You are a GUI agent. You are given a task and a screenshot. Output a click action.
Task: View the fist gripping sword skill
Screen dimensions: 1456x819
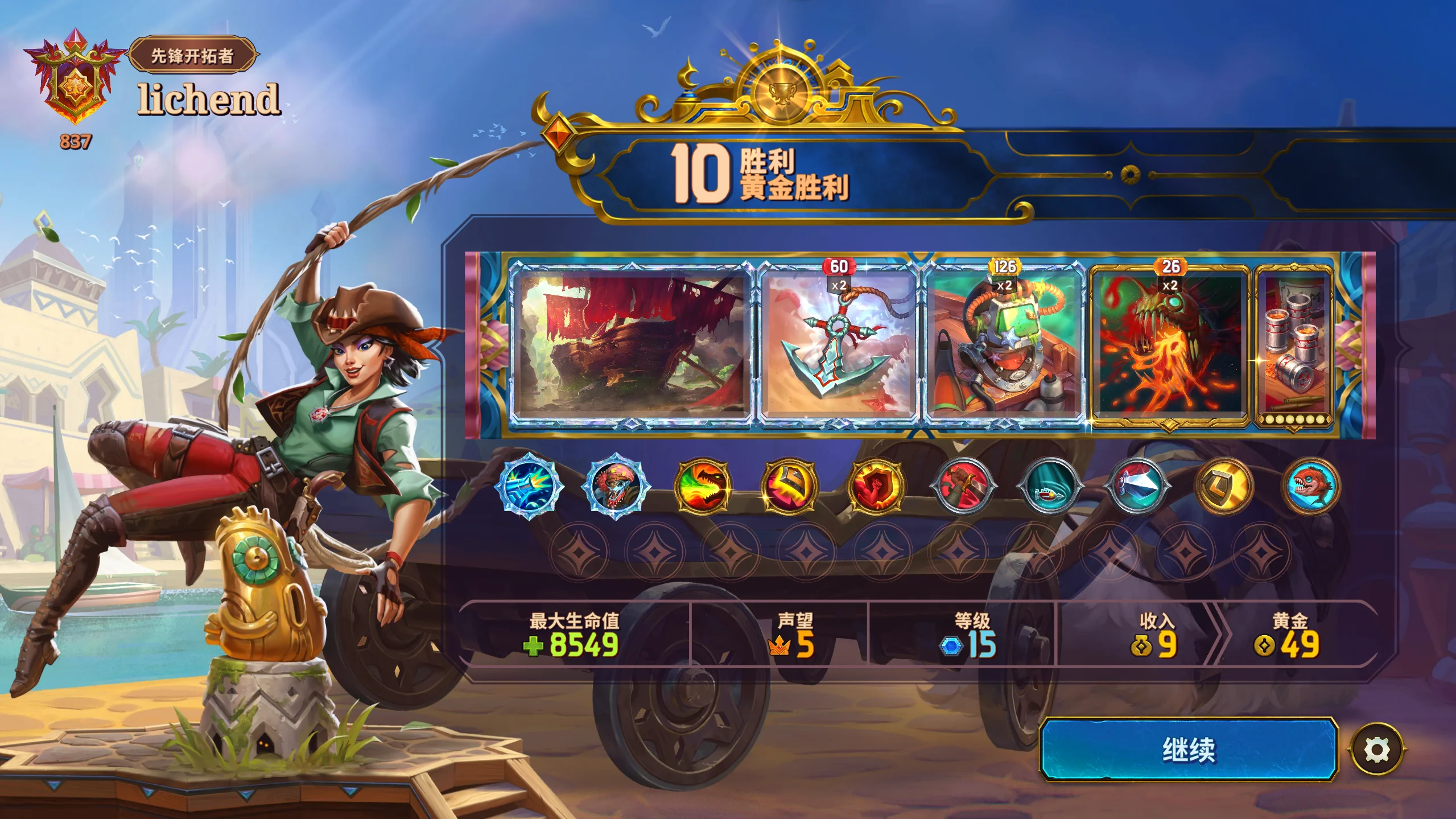[x=964, y=487]
